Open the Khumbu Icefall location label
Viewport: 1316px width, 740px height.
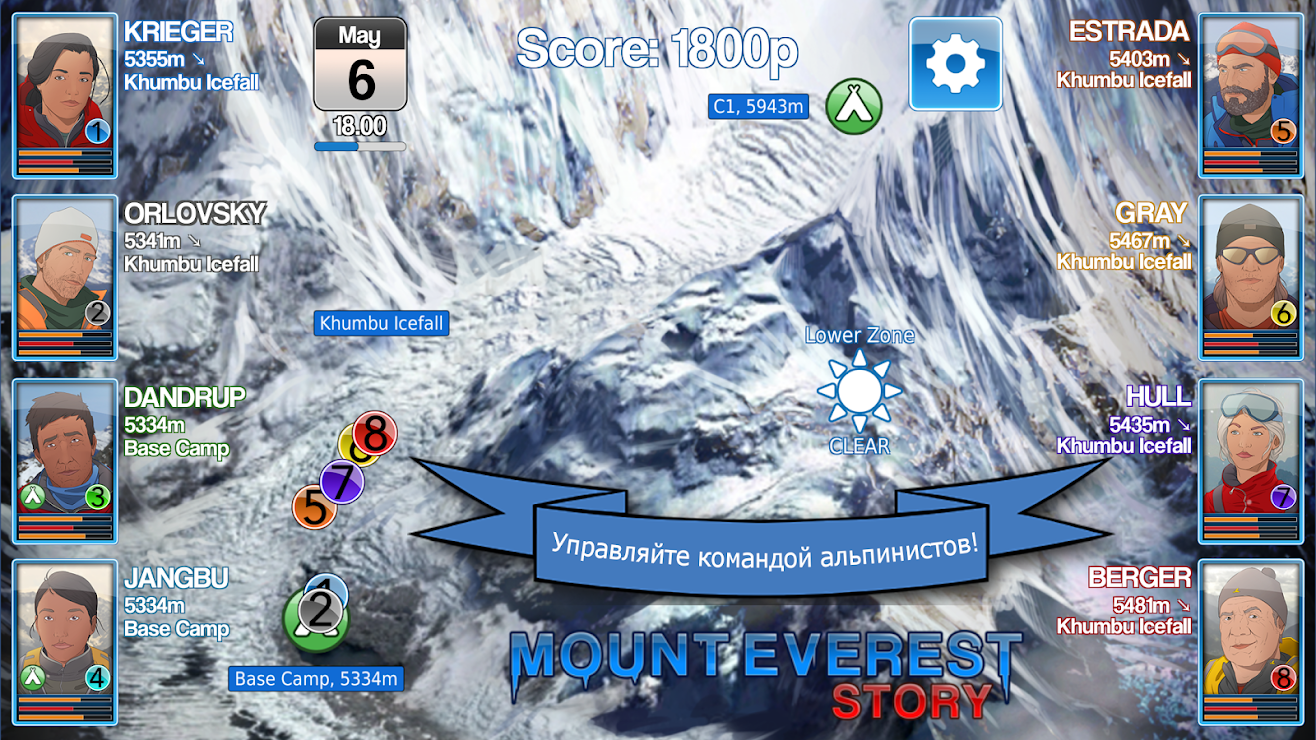coord(381,323)
